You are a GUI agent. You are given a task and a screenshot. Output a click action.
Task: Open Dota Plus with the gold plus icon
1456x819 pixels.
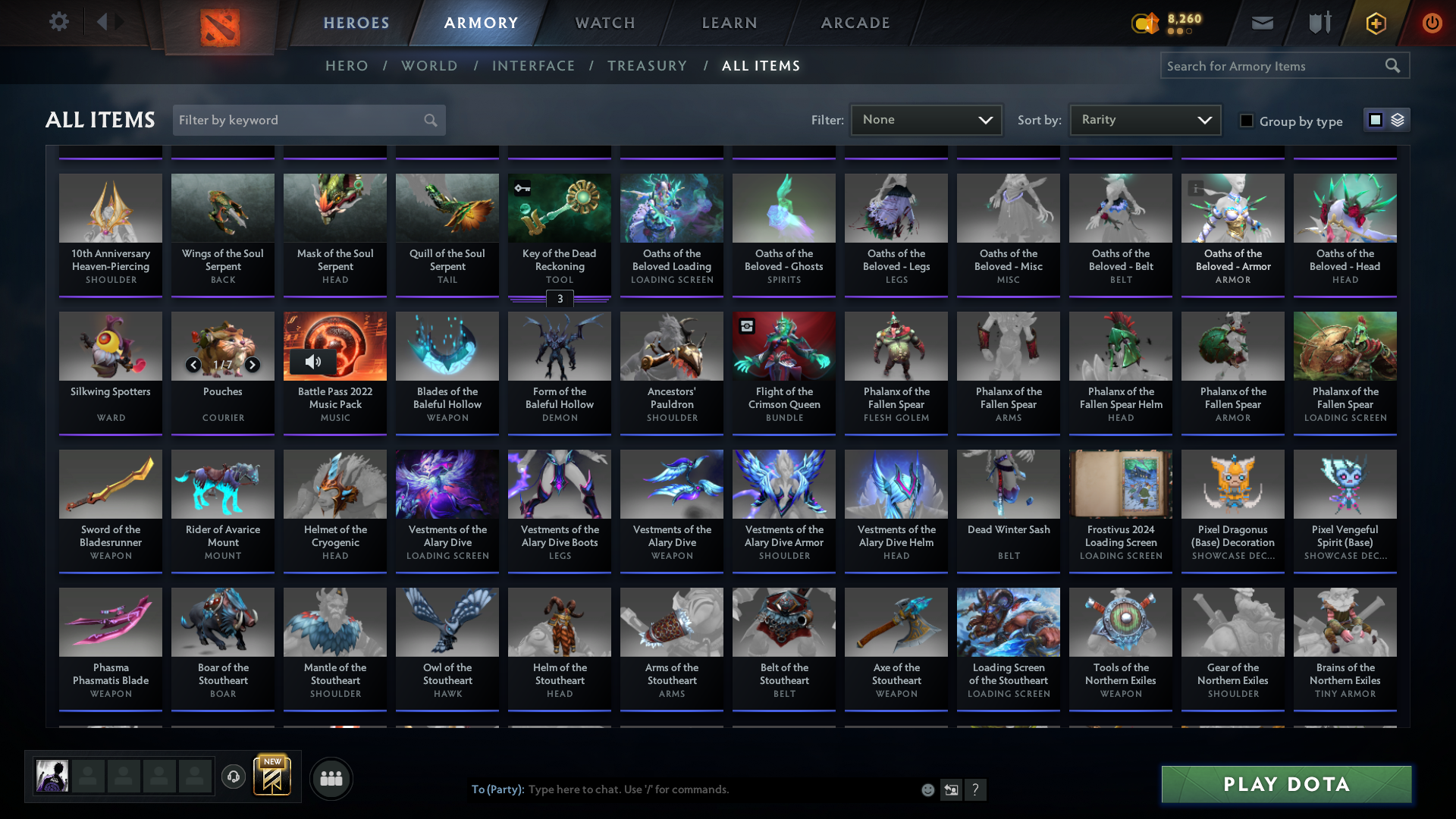tap(1375, 23)
